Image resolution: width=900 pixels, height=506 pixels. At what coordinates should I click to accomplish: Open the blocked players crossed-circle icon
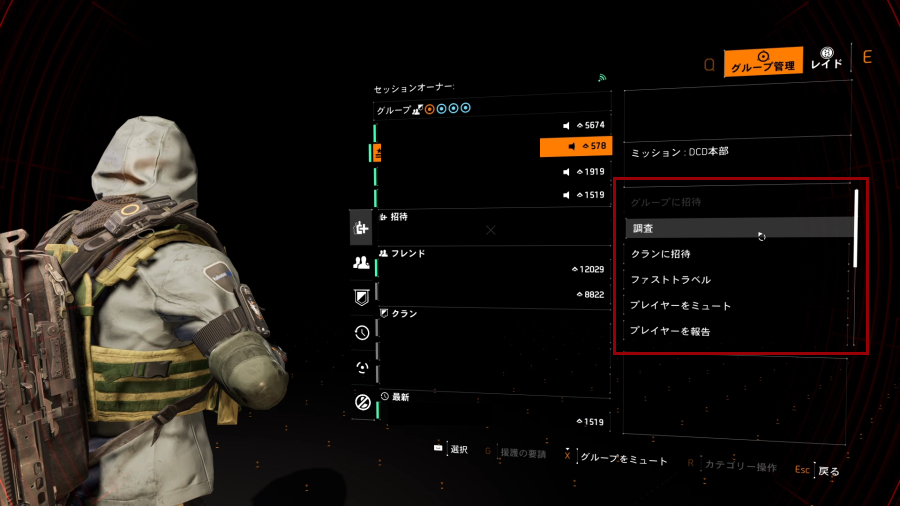(x=362, y=403)
